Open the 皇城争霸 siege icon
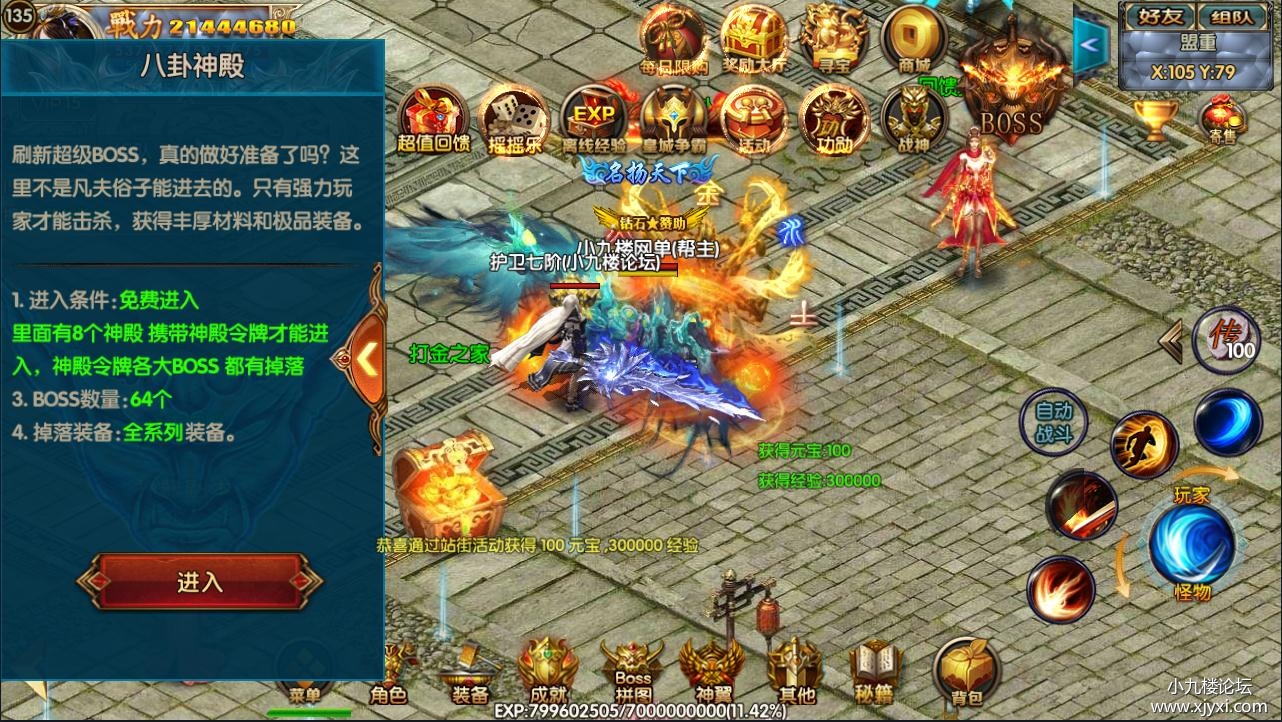 click(672, 118)
